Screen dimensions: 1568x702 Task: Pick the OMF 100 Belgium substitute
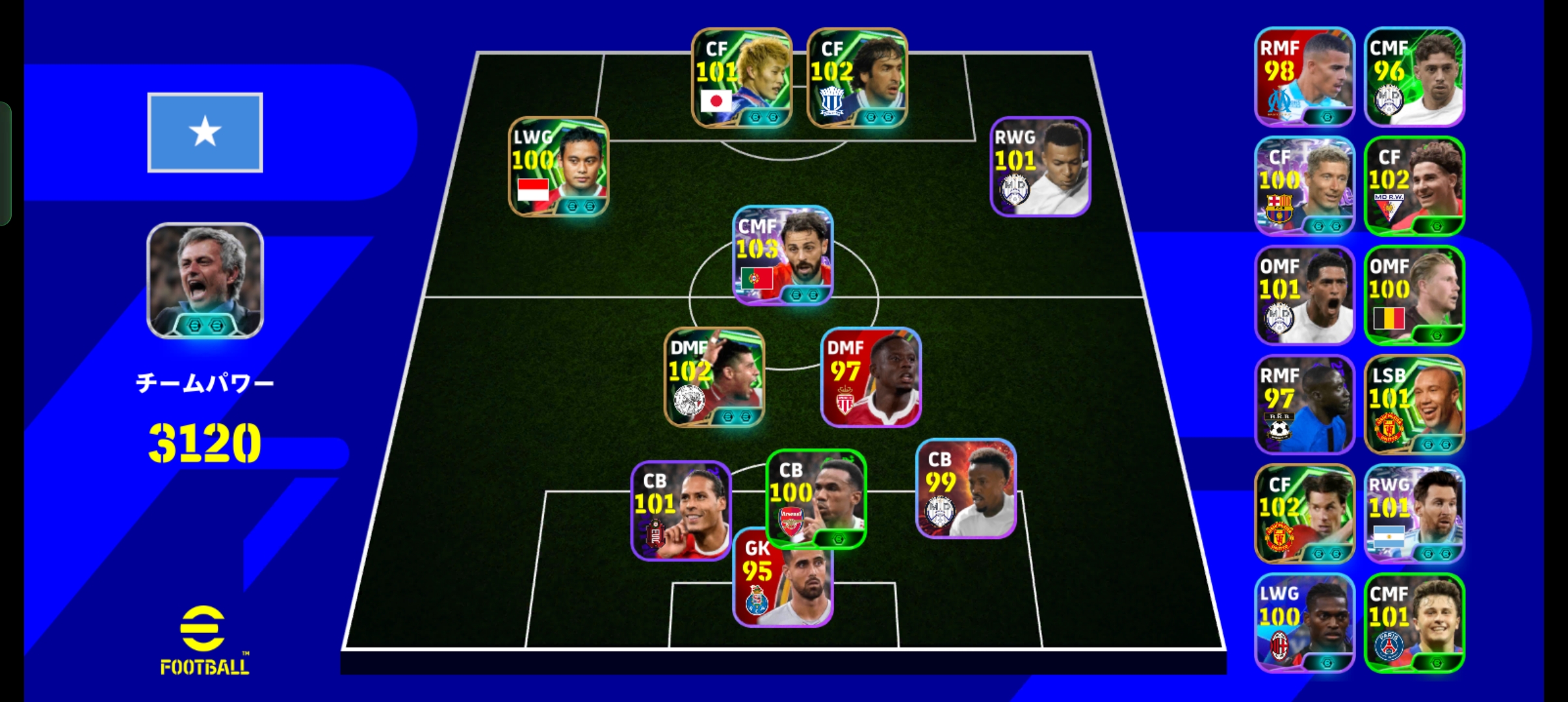(1414, 295)
